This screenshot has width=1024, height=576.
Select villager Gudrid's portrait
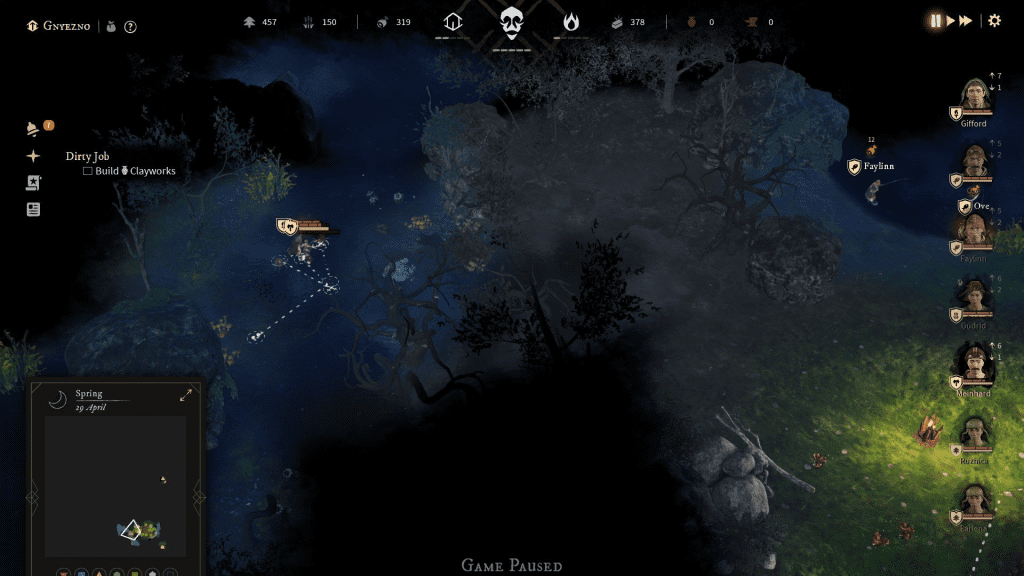pyautogui.click(x=973, y=297)
